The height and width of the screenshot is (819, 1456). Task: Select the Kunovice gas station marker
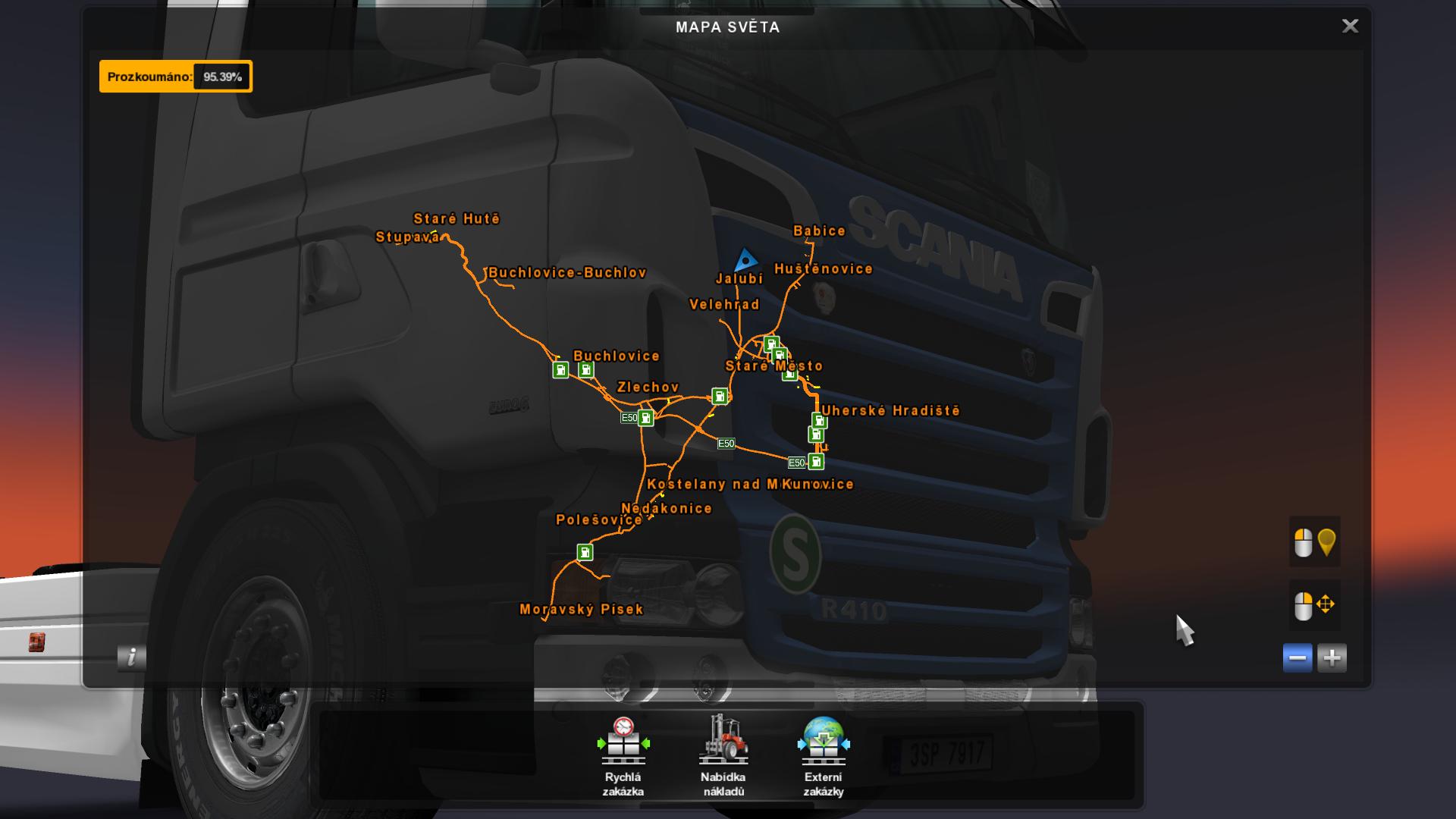click(x=816, y=462)
